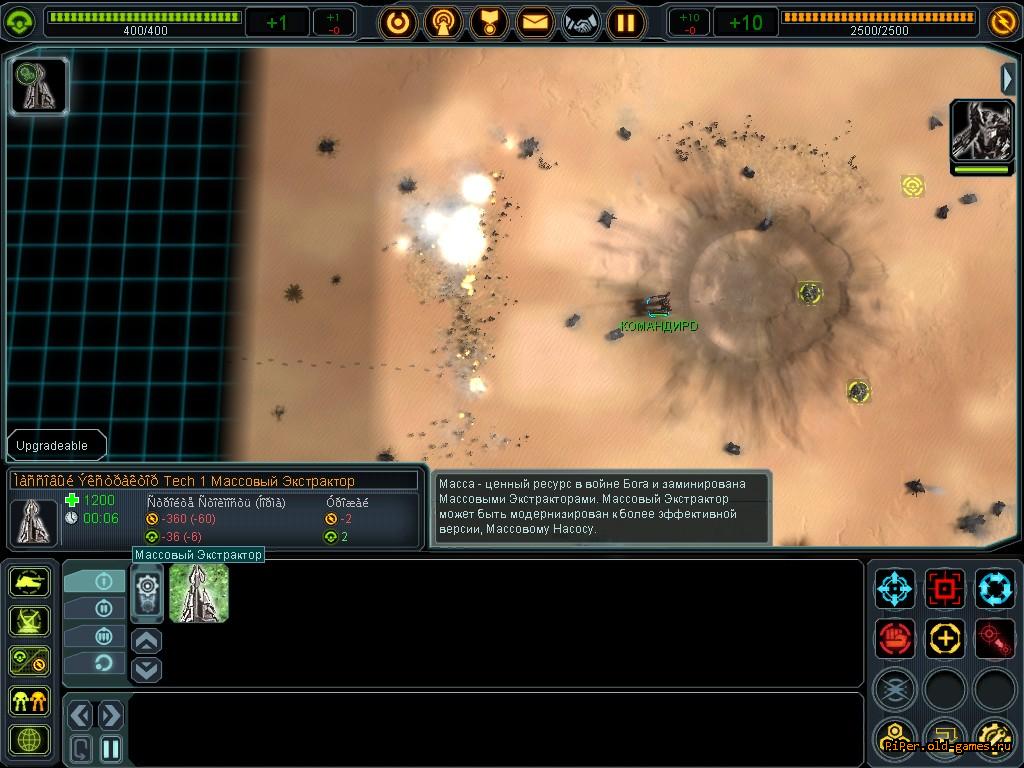Open the broadcast antenna panel

point(443,21)
